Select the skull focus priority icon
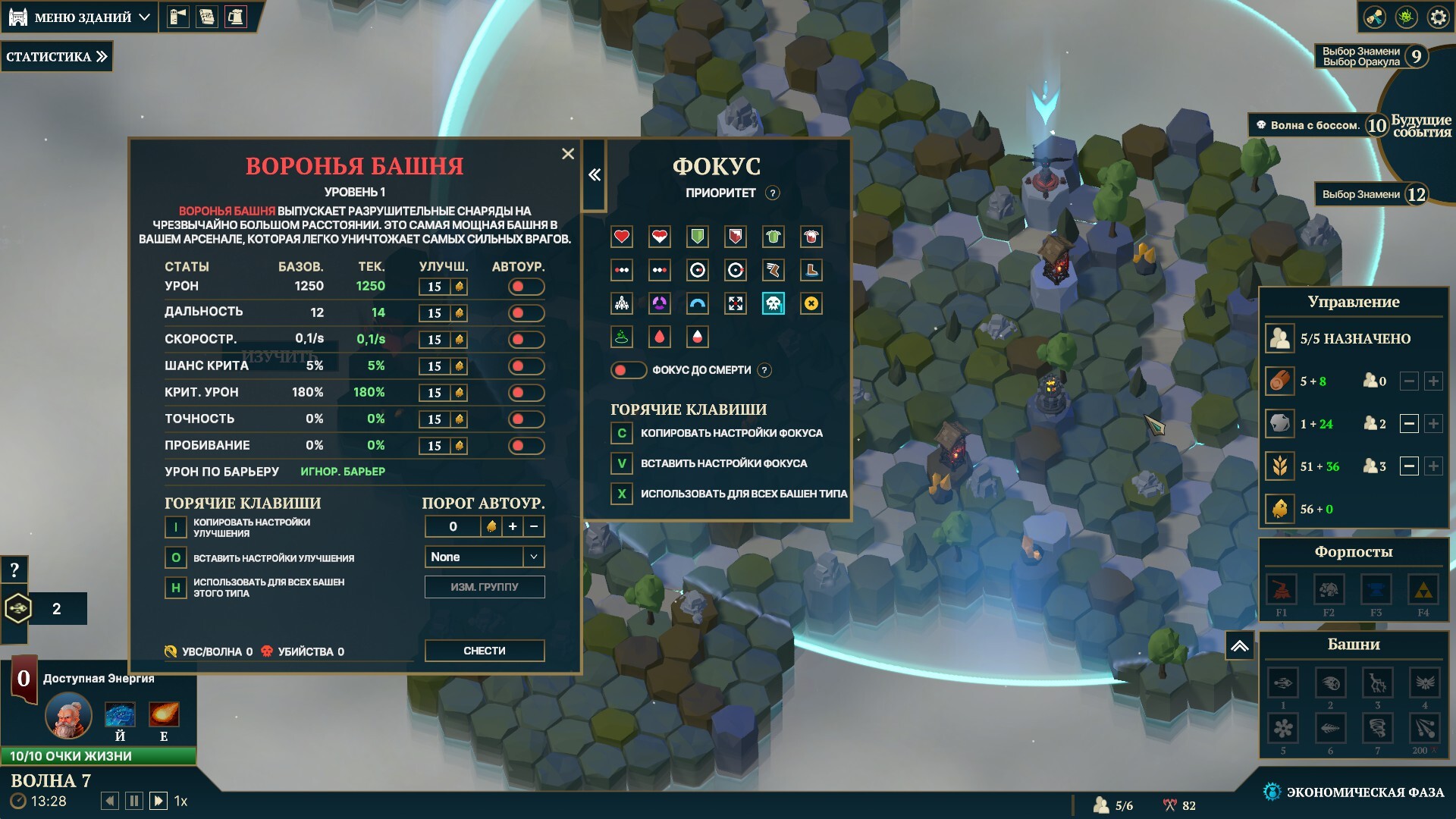 pos(773,304)
